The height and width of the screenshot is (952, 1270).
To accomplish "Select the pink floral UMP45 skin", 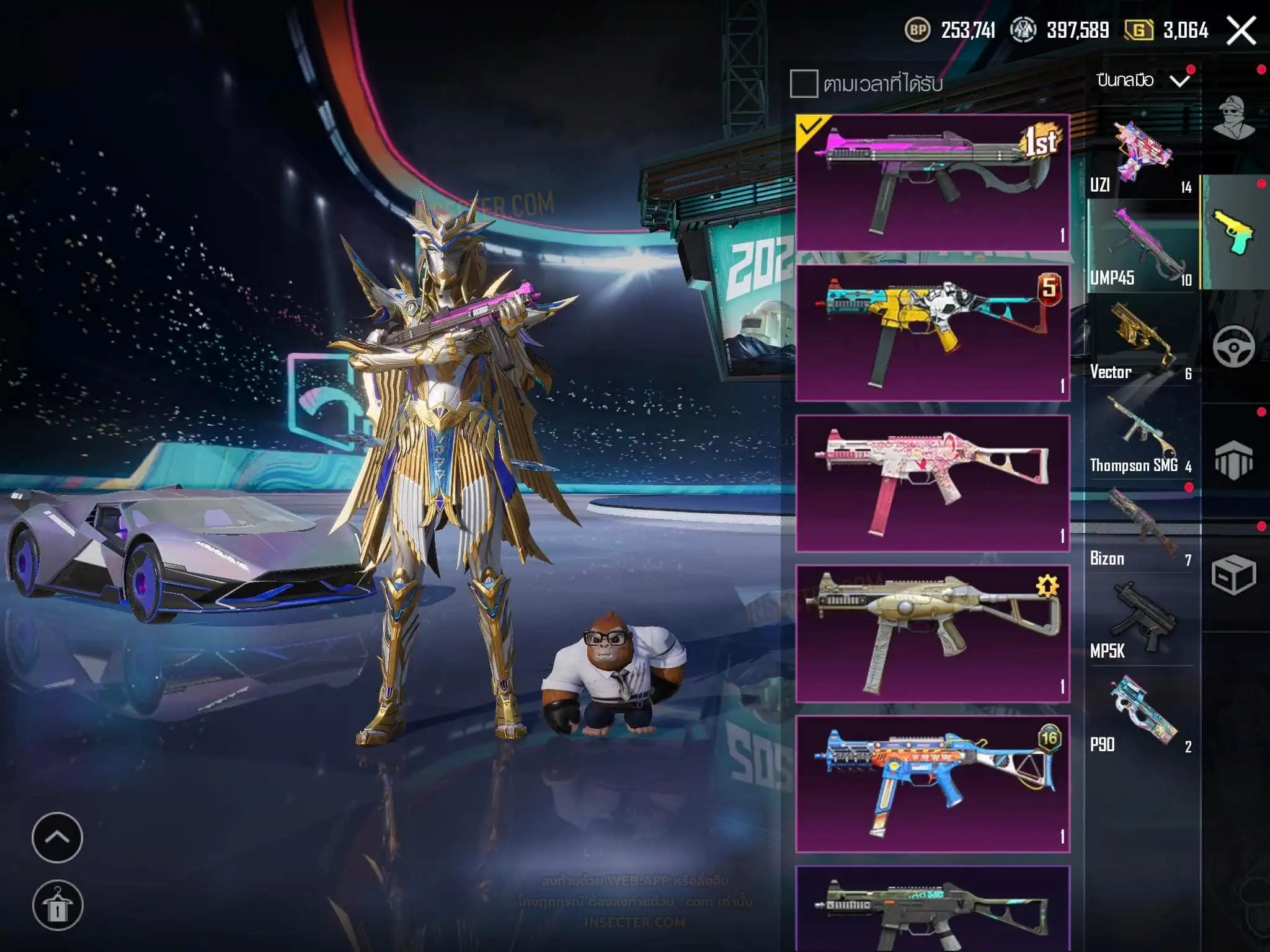I will click(933, 483).
